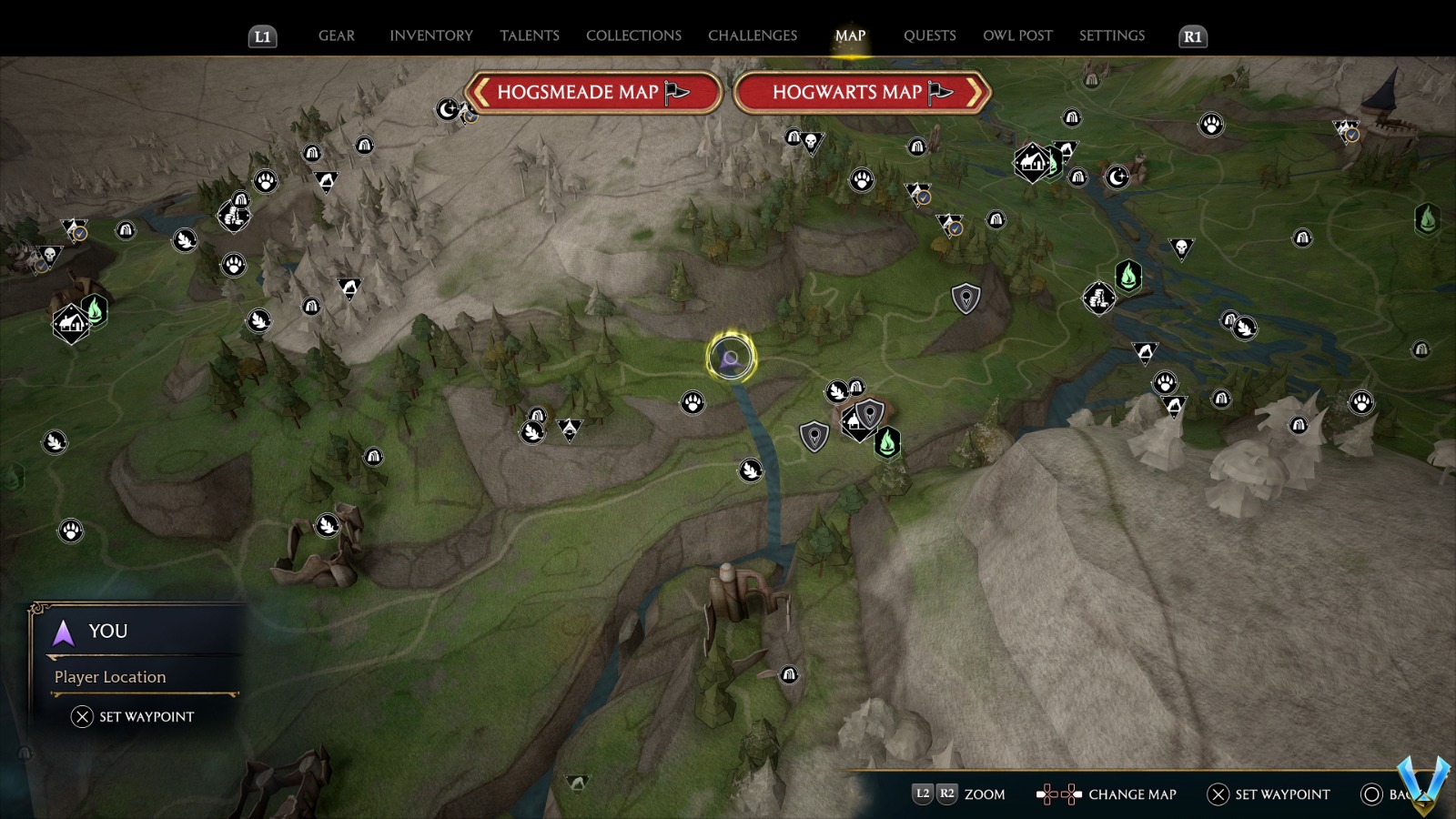Click the shield location-pin marker left of the hamlet
This screenshot has height=819, width=1456.
(813, 435)
